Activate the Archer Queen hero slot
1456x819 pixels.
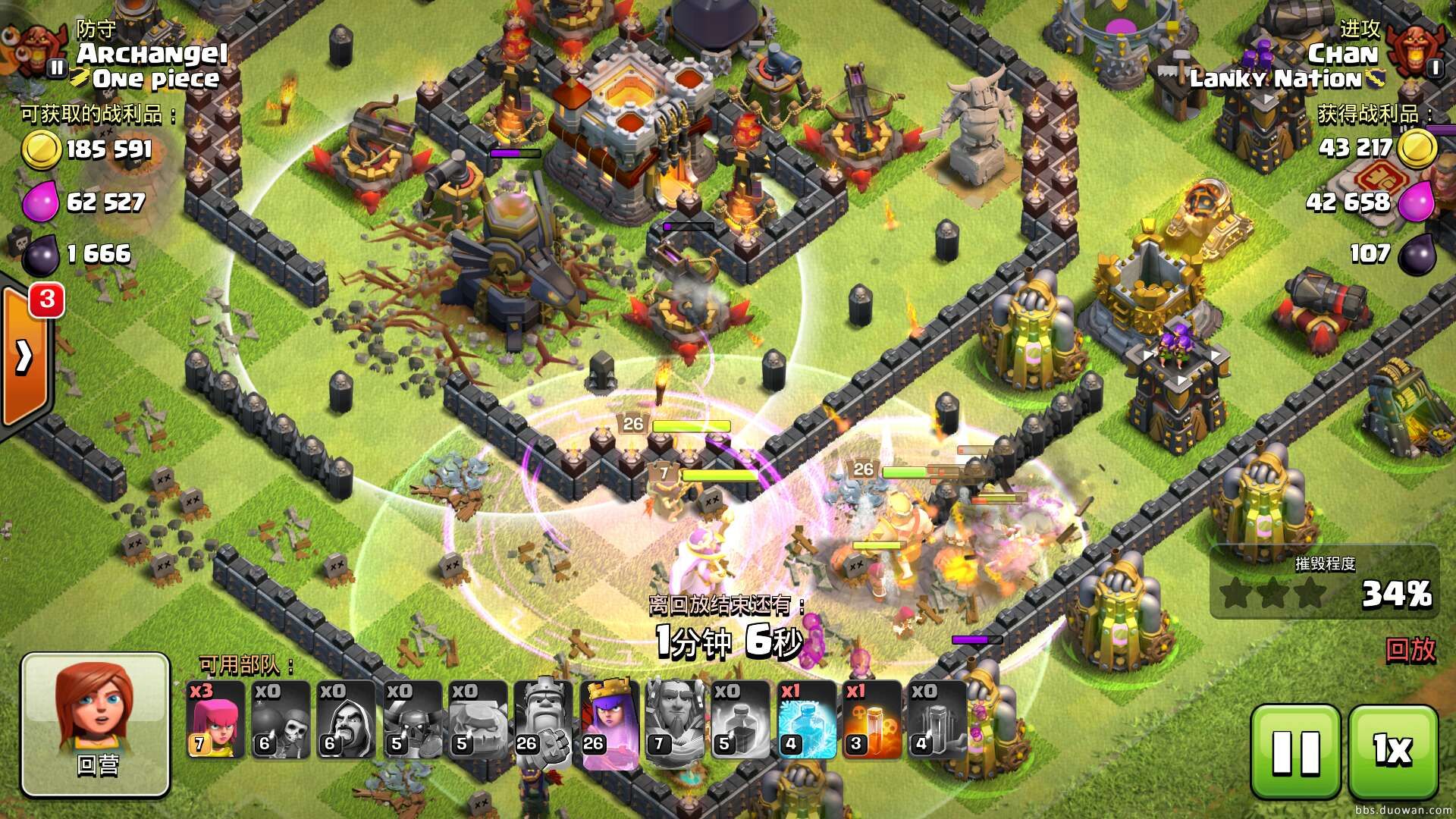click(x=607, y=719)
